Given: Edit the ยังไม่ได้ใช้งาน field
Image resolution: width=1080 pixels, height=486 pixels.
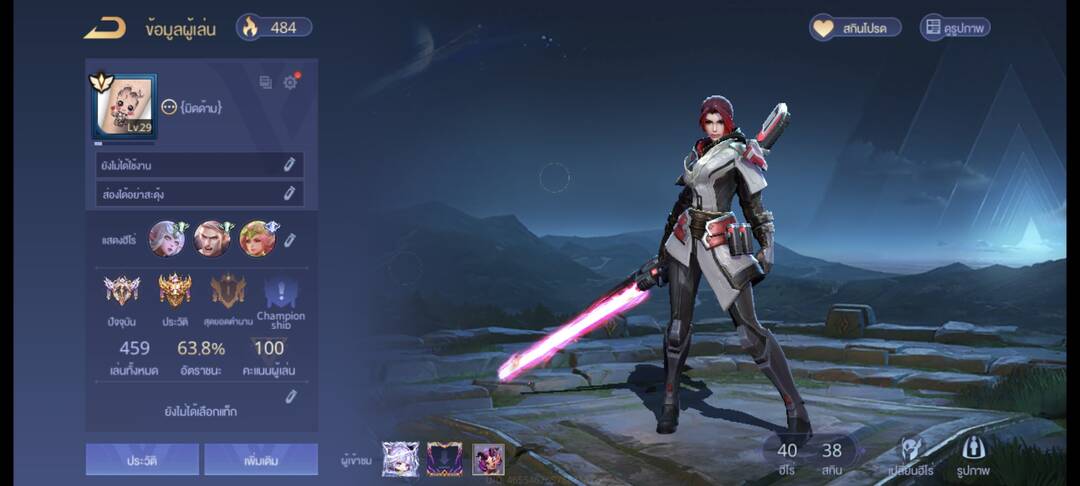Looking at the screenshot, I should pos(289,165).
